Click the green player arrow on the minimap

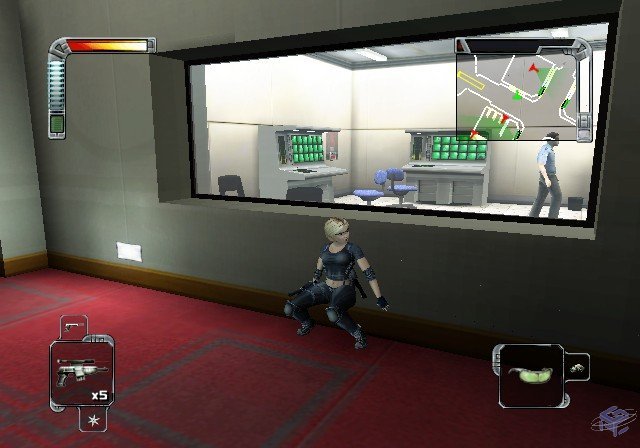[517, 97]
